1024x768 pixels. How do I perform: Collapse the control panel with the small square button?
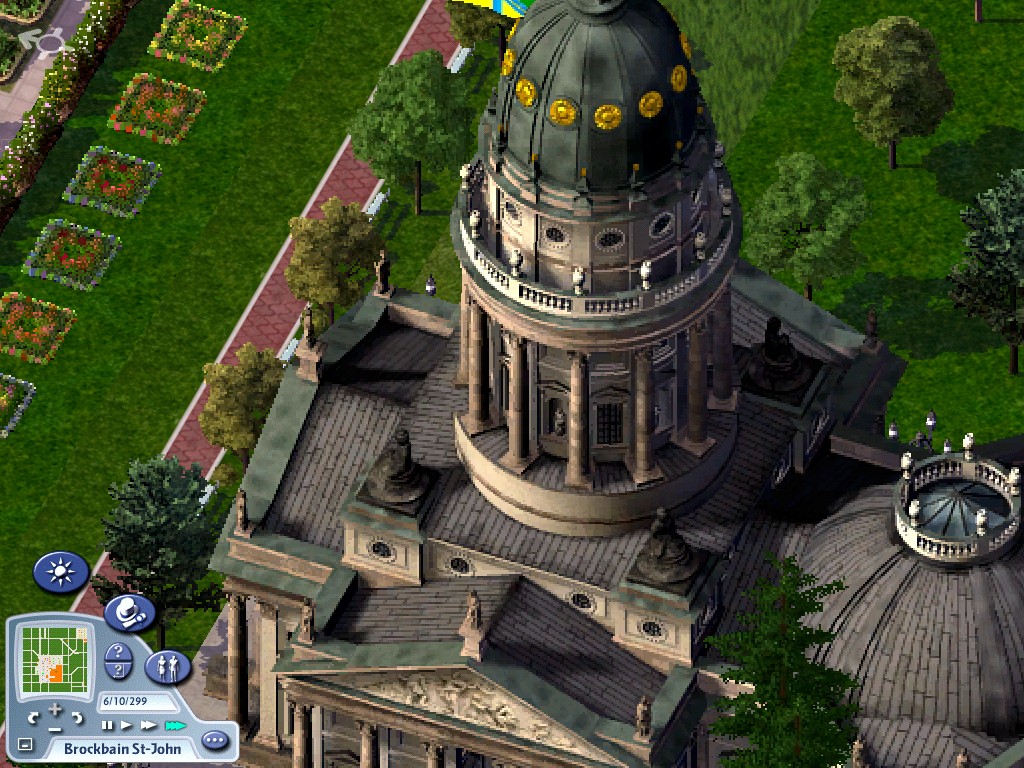point(25,745)
